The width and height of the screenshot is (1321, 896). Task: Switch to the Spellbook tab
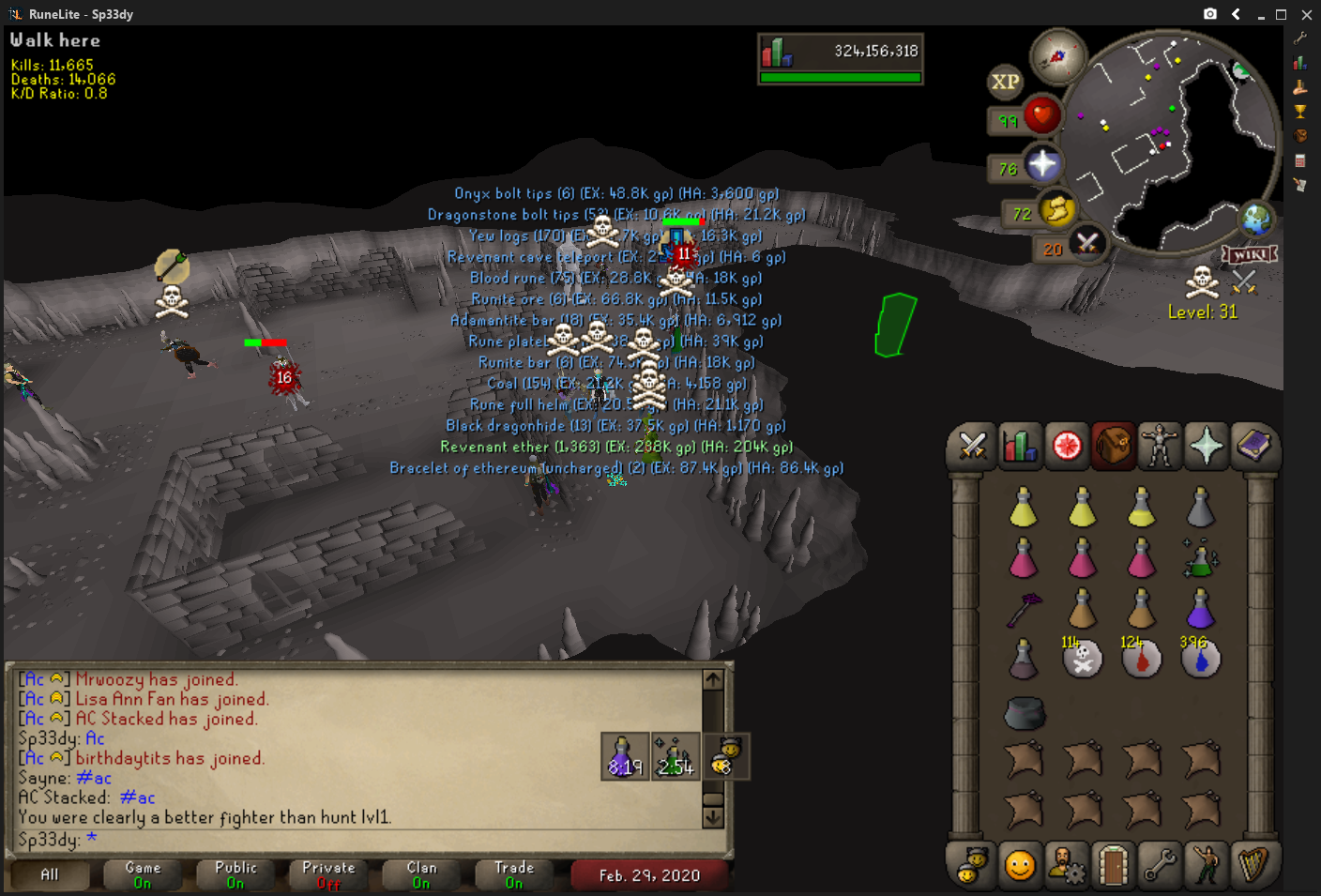tap(1253, 447)
